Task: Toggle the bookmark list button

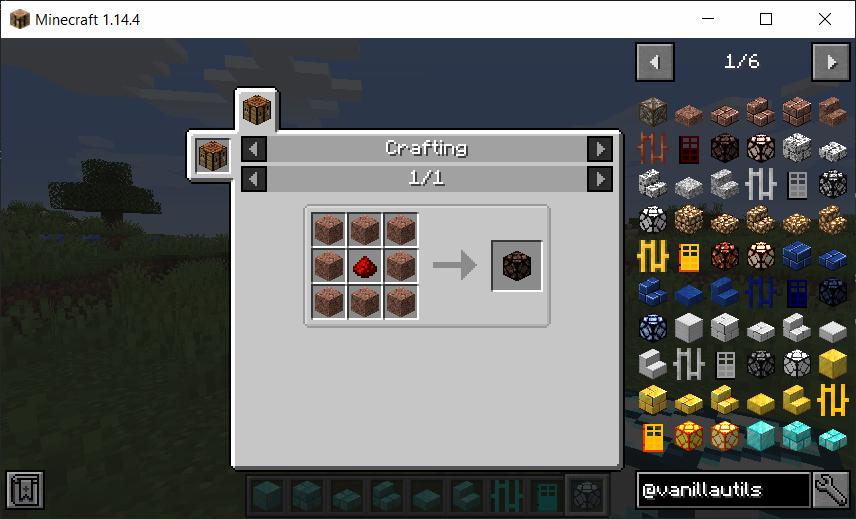Action: coord(22,490)
